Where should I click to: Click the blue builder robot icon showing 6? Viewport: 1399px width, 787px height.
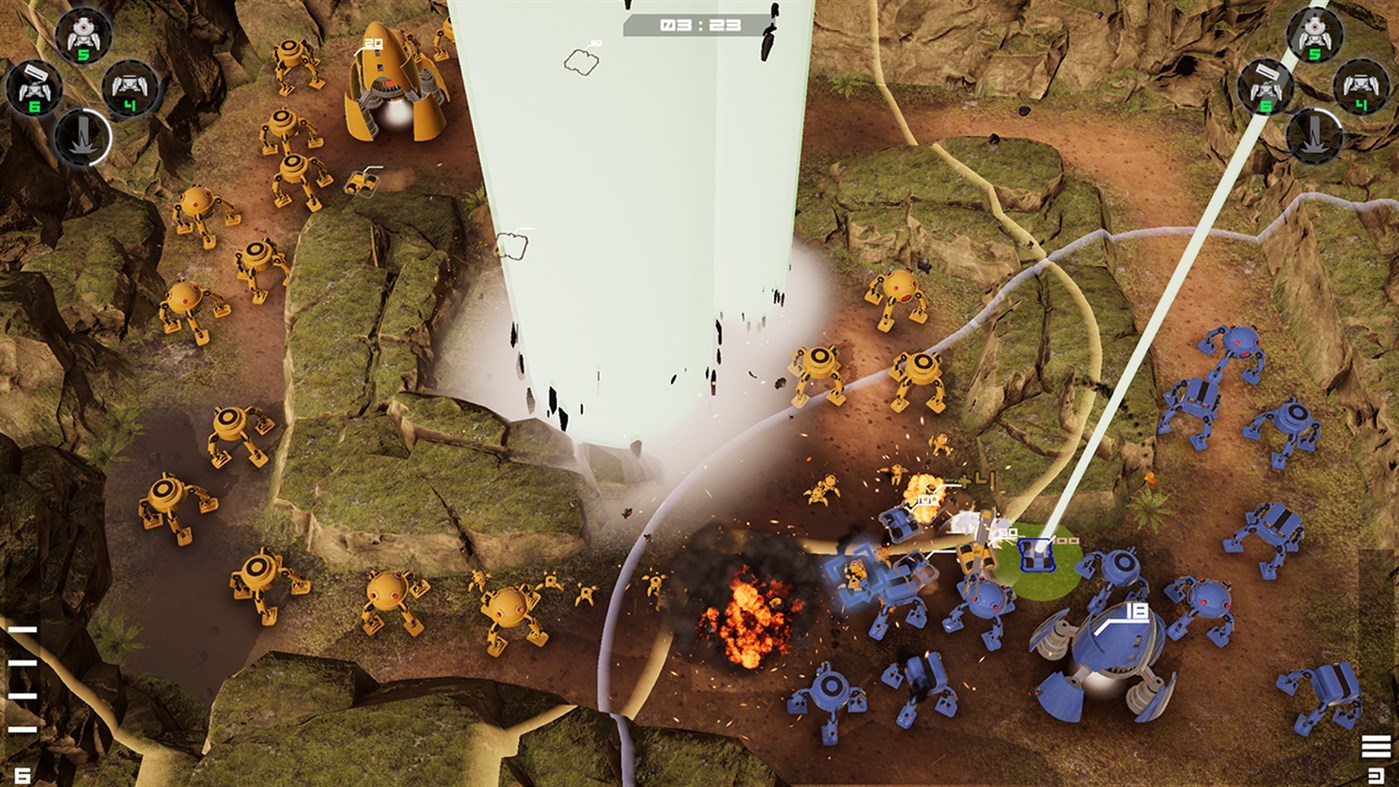[x=1266, y=88]
